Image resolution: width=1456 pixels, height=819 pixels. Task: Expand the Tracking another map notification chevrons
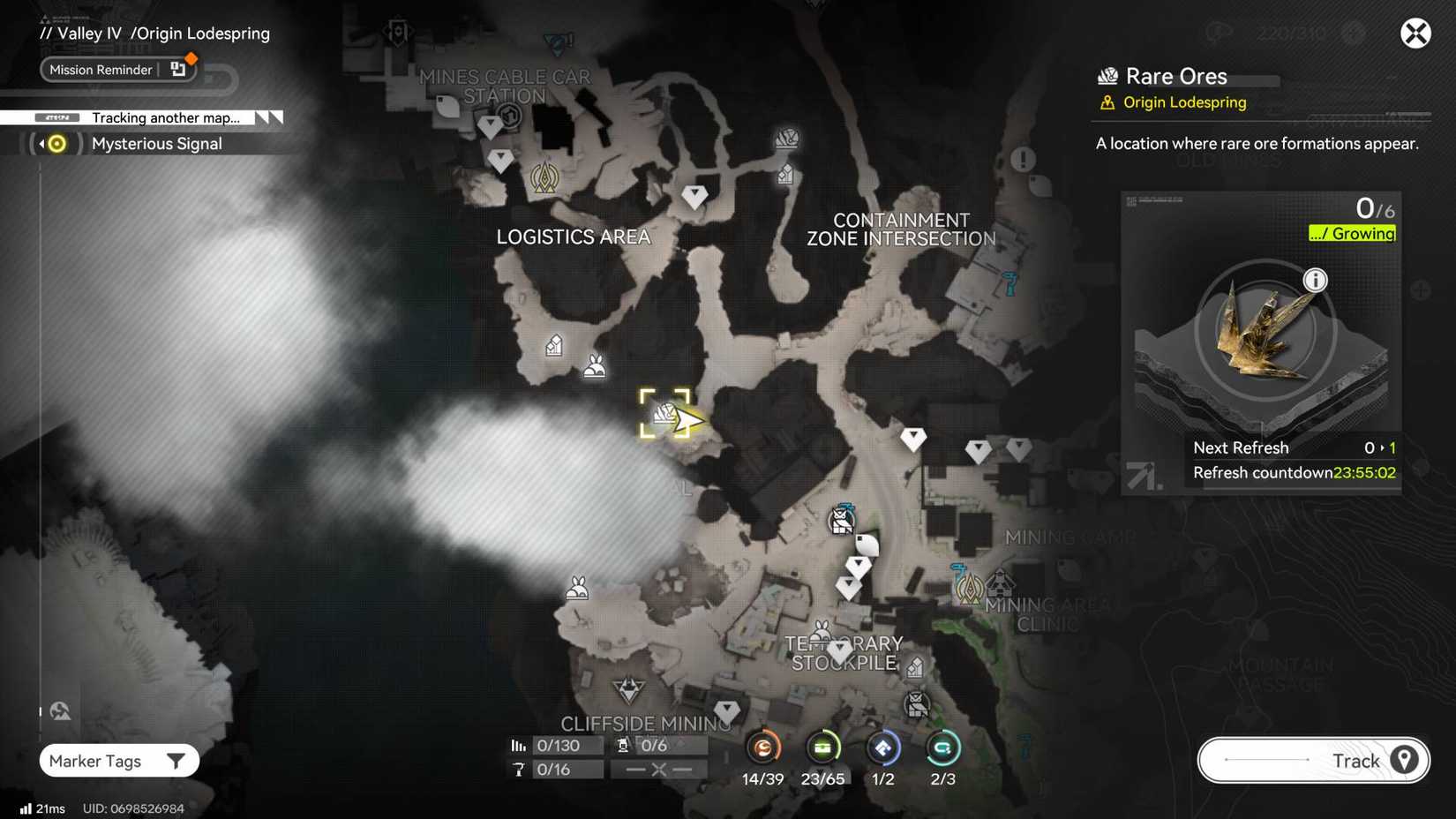(x=266, y=116)
